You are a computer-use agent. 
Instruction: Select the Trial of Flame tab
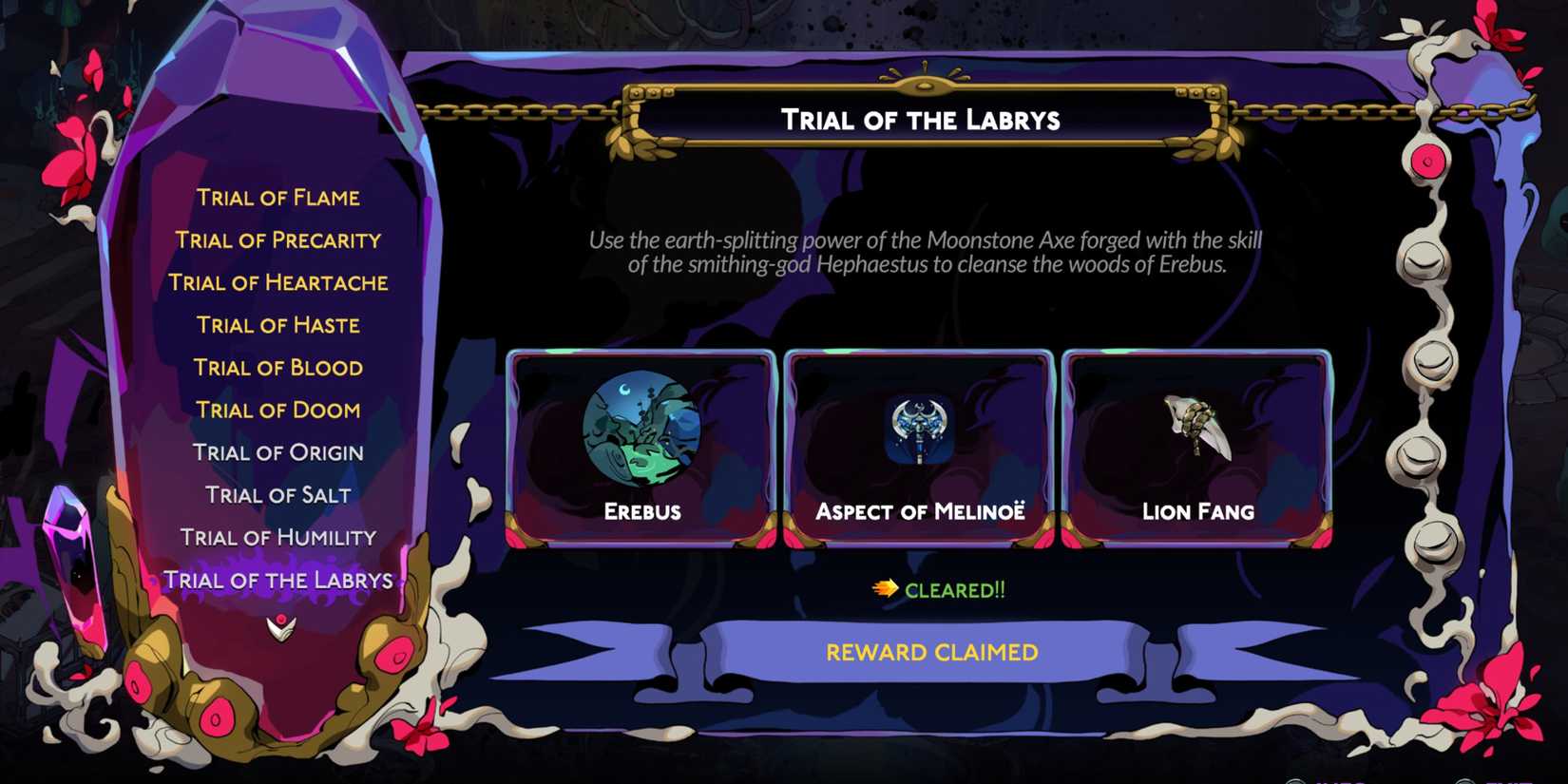point(277,197)
